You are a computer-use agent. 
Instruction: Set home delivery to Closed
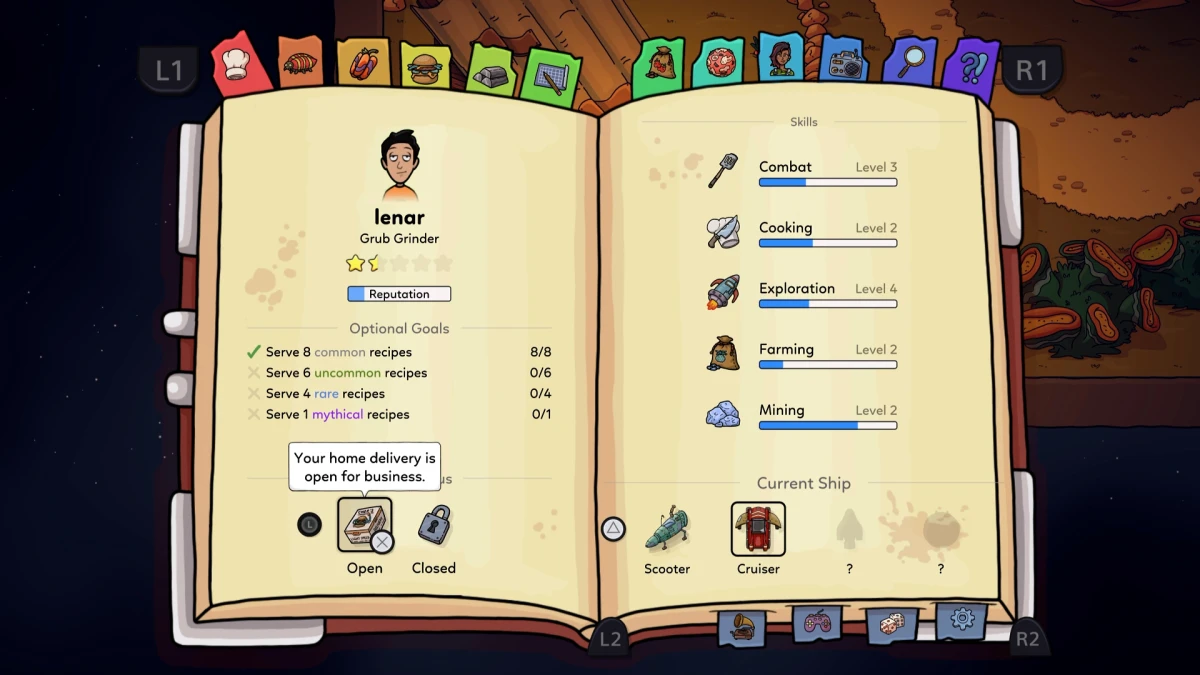pos(434,525)
